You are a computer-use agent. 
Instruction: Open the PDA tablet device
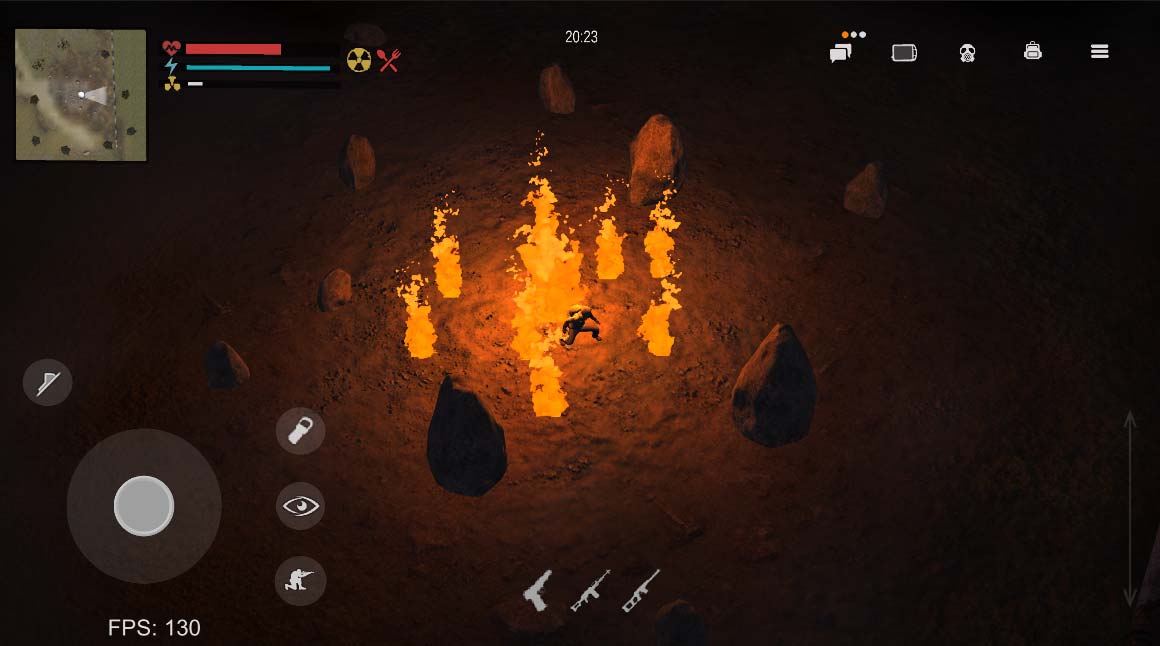[904, 53]
